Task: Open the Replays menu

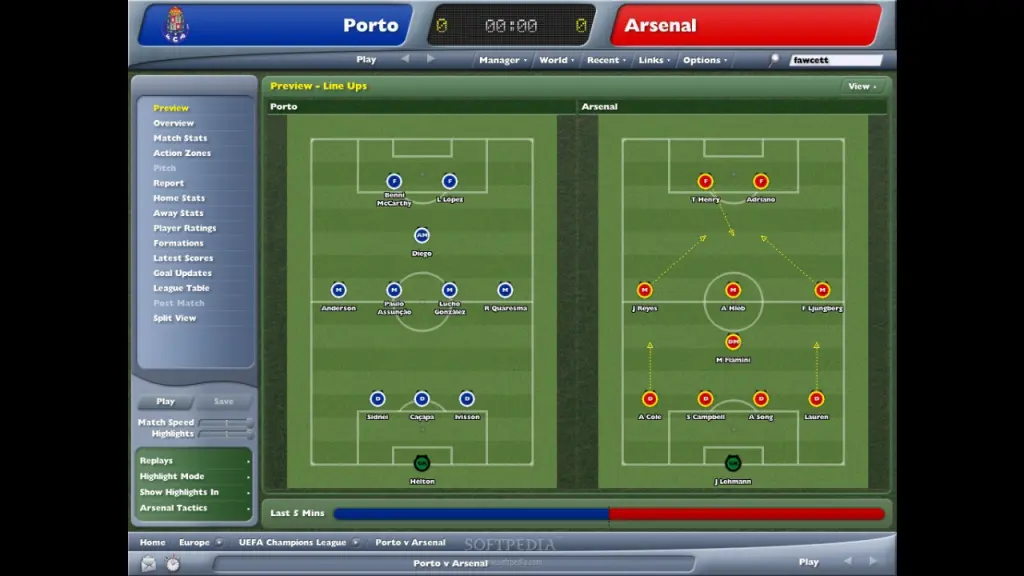Action: click(x=157, y=461)
